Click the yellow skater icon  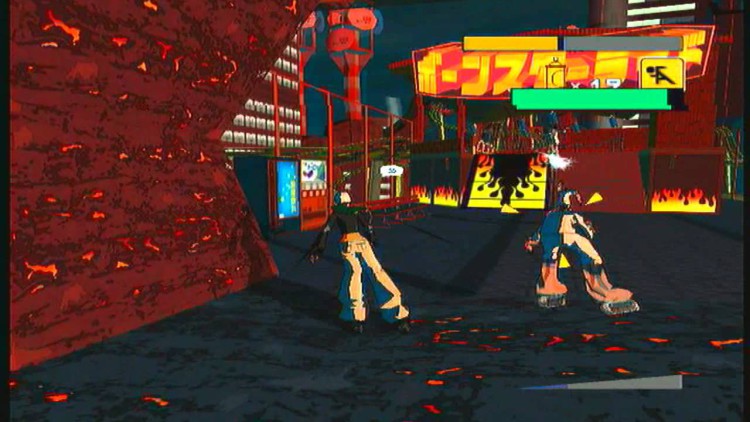pyautogui.click(x=661, y=73)
